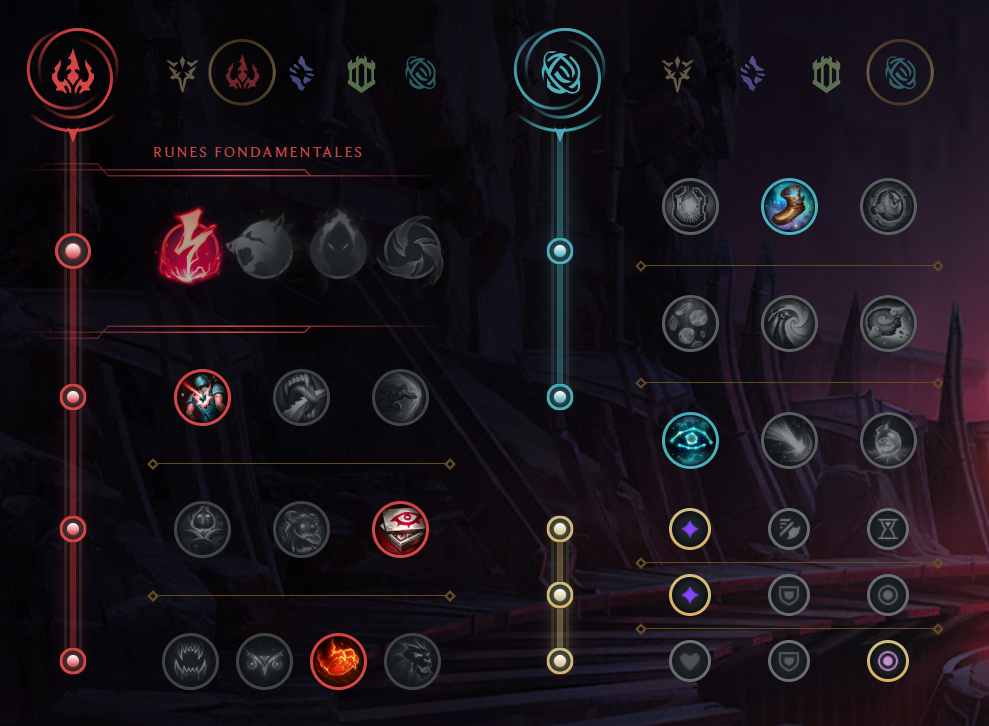
Task: Pick the attack speed stat shard
Action: click(789, 529)
